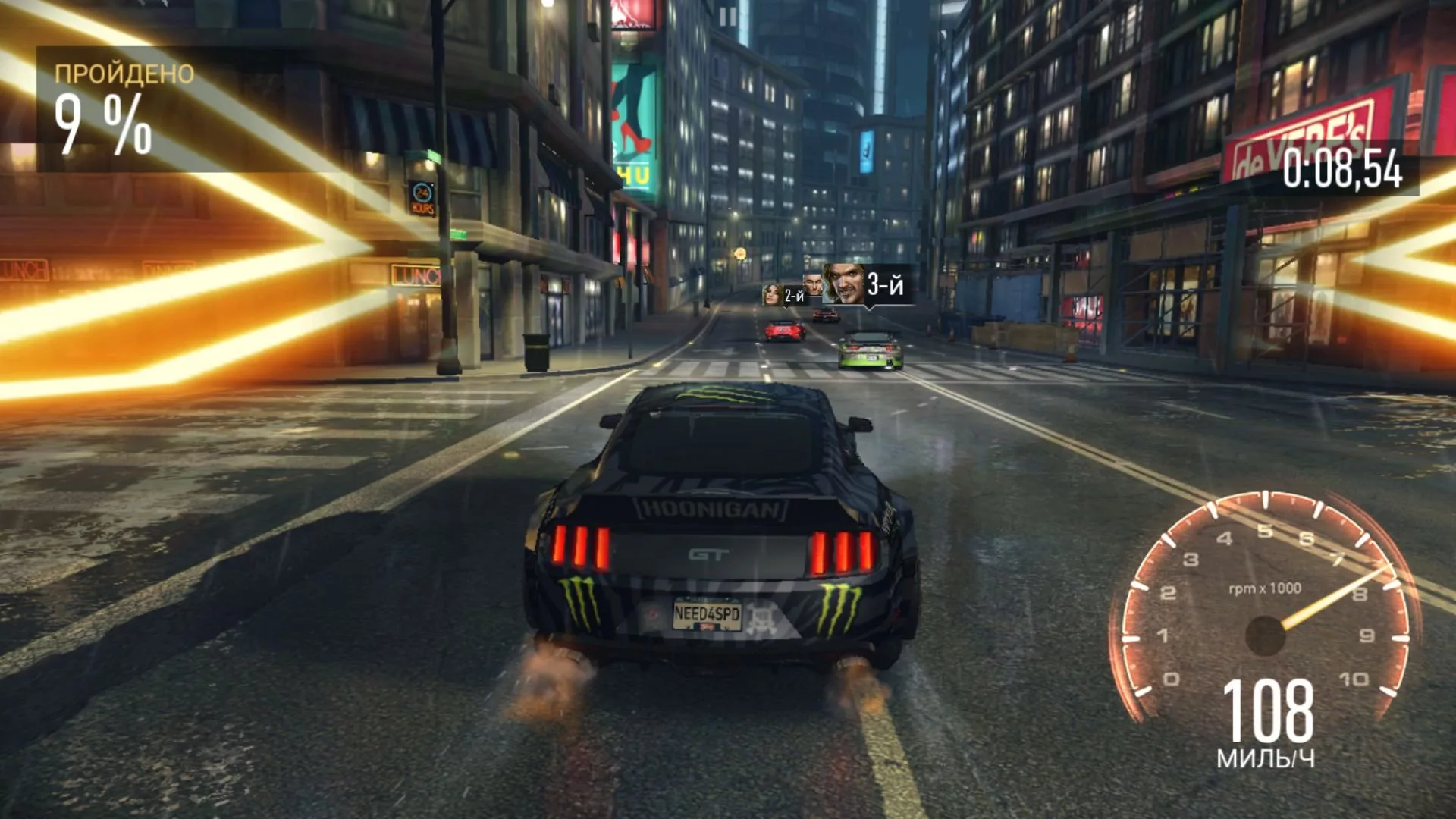Viewport: 1456px width, 819px height.
Task: Click the speech-bubble arrow under the 3-й portrait
Action: pyautogui.click(x=868, y=308)
